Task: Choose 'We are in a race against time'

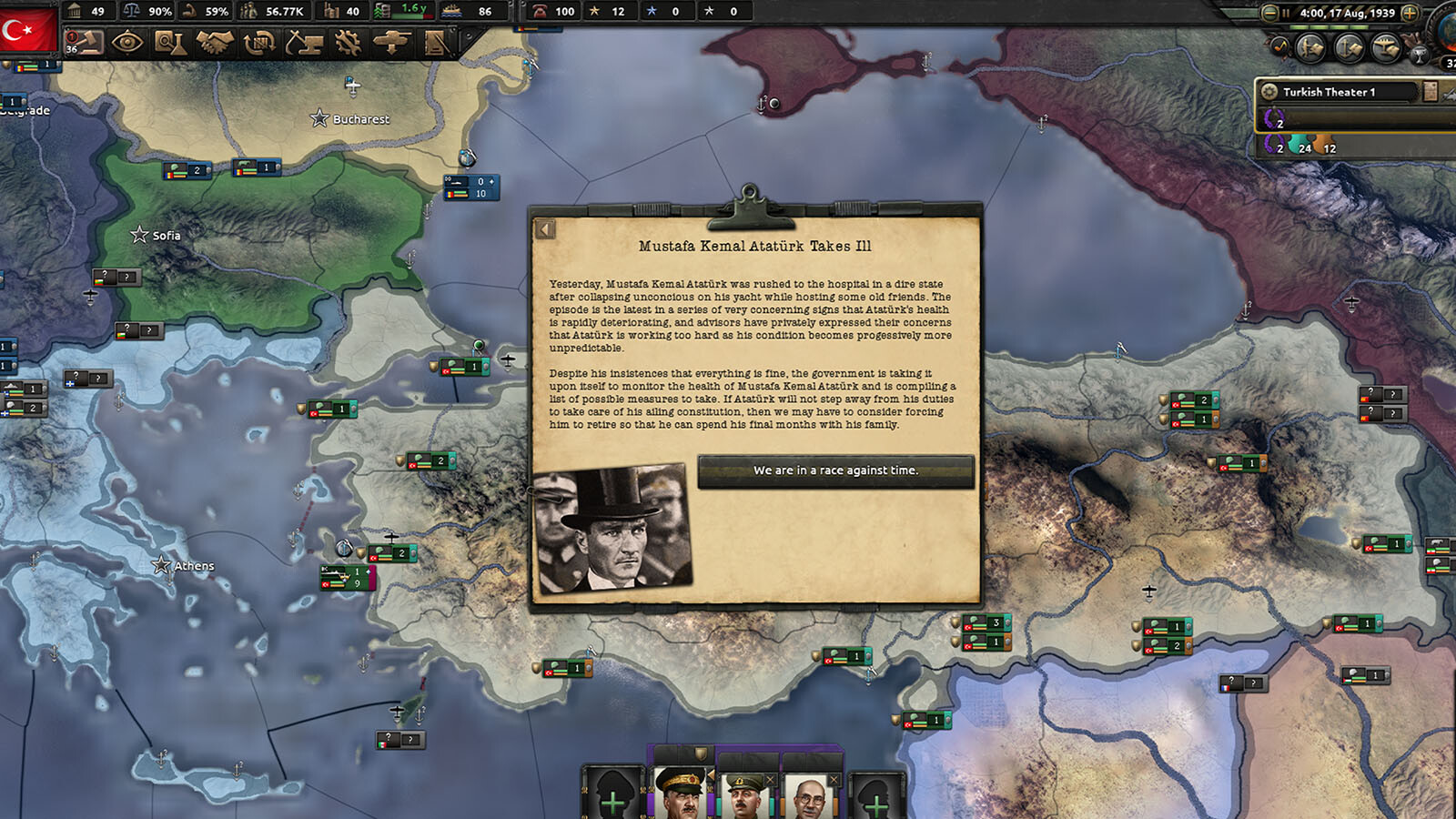Action: [x=837, y=470]
